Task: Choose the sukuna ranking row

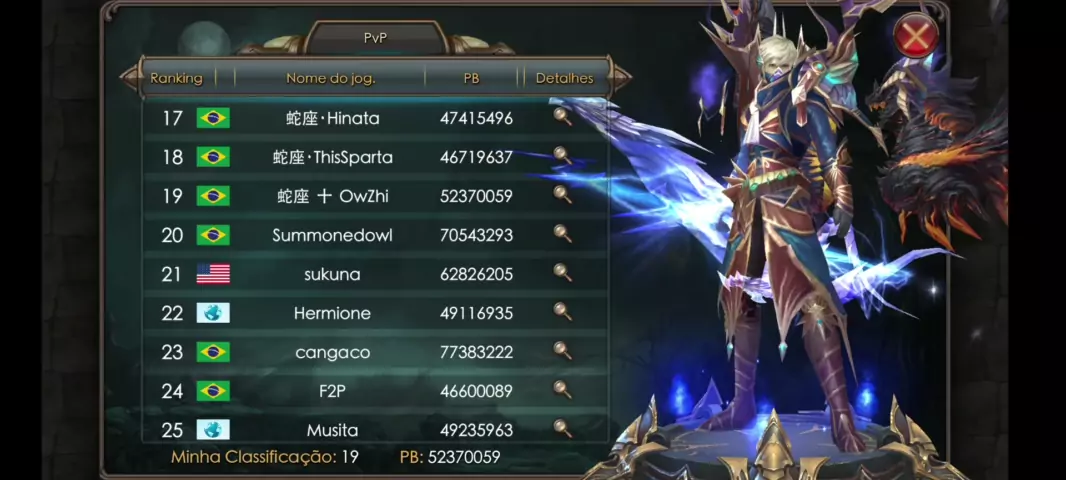Action: pyautogui.click(x=333, y=275)
